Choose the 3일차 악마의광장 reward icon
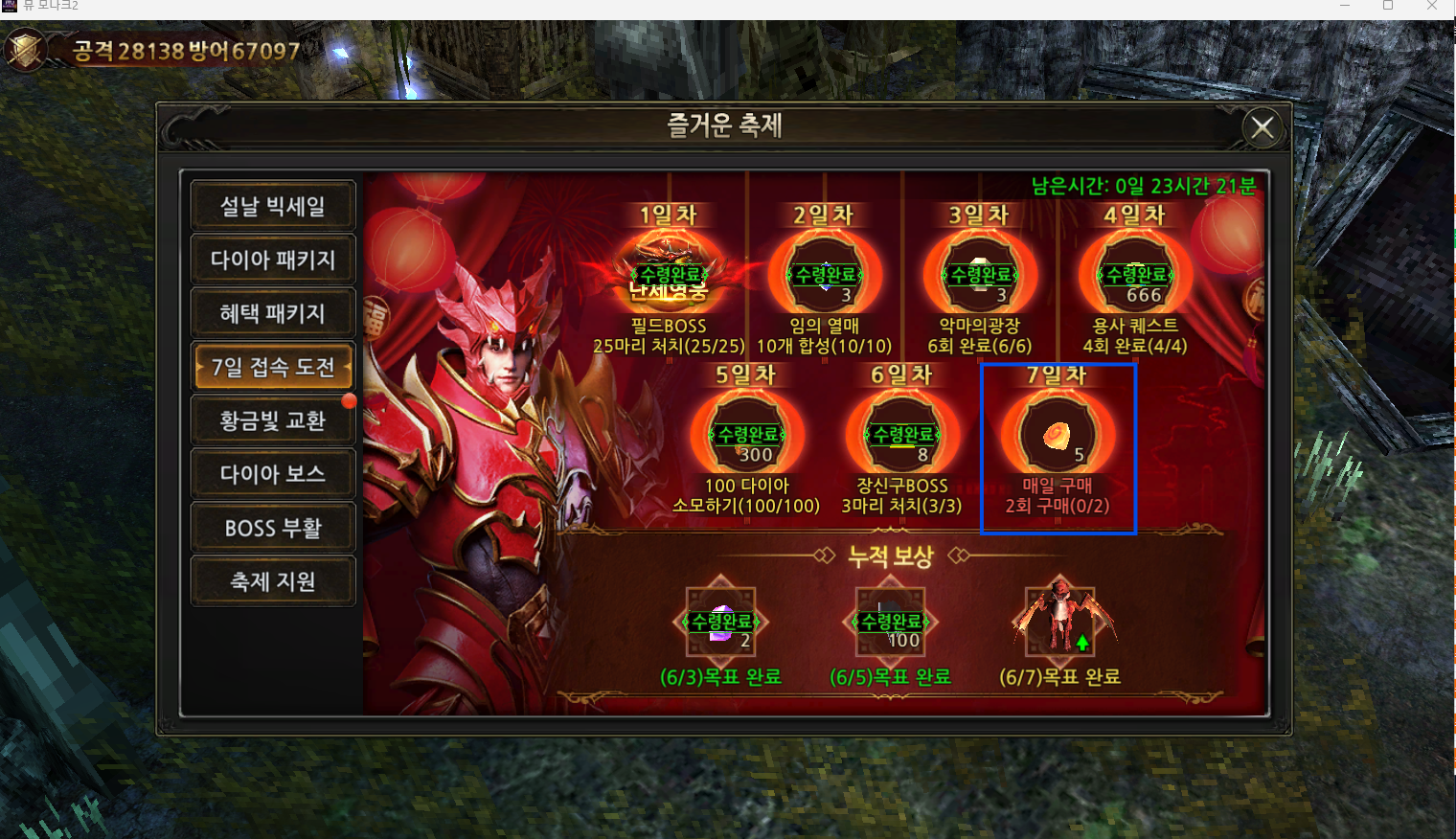The height and width of the screenshot is (839, 1456). pyautogui.click(x=980, y=275)
